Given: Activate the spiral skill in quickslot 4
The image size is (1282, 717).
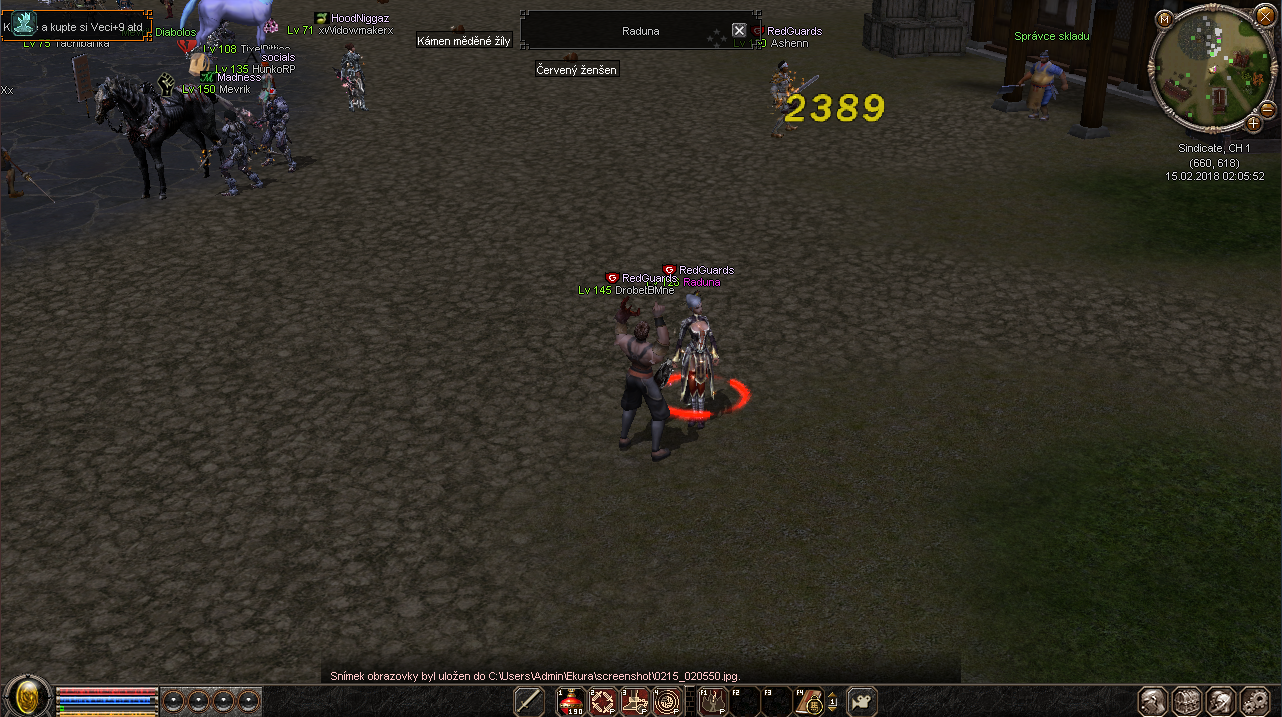Looking at the screenshot, I should [x=667, y=702].
